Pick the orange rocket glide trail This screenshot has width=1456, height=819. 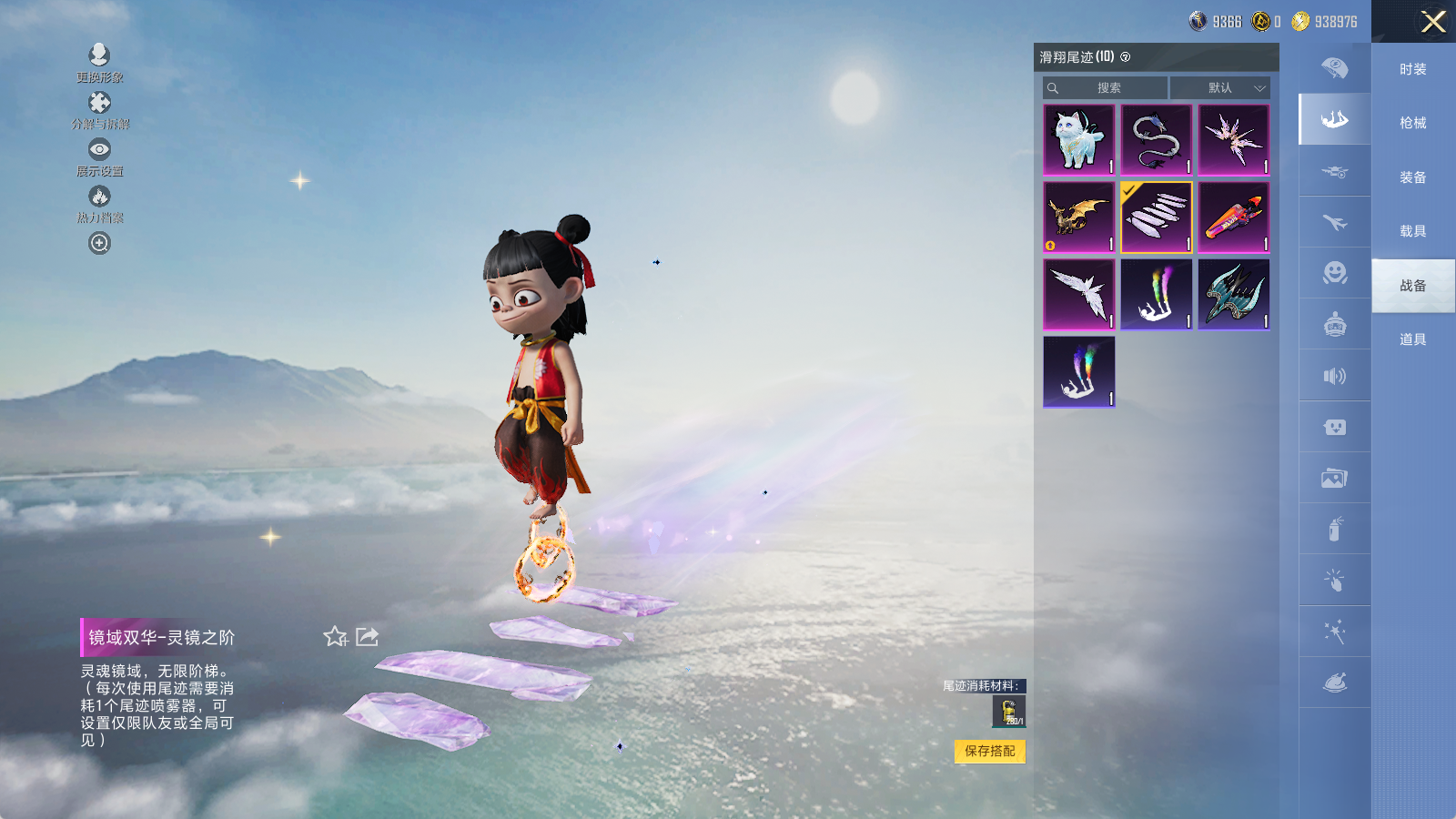(1233, 217)
